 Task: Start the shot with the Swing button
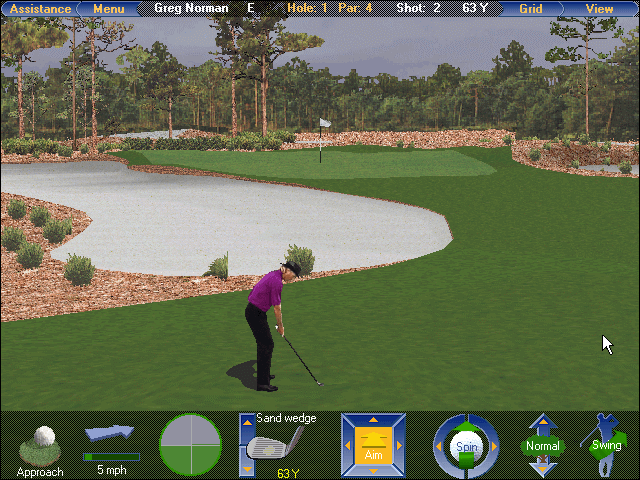click(605, 446)
